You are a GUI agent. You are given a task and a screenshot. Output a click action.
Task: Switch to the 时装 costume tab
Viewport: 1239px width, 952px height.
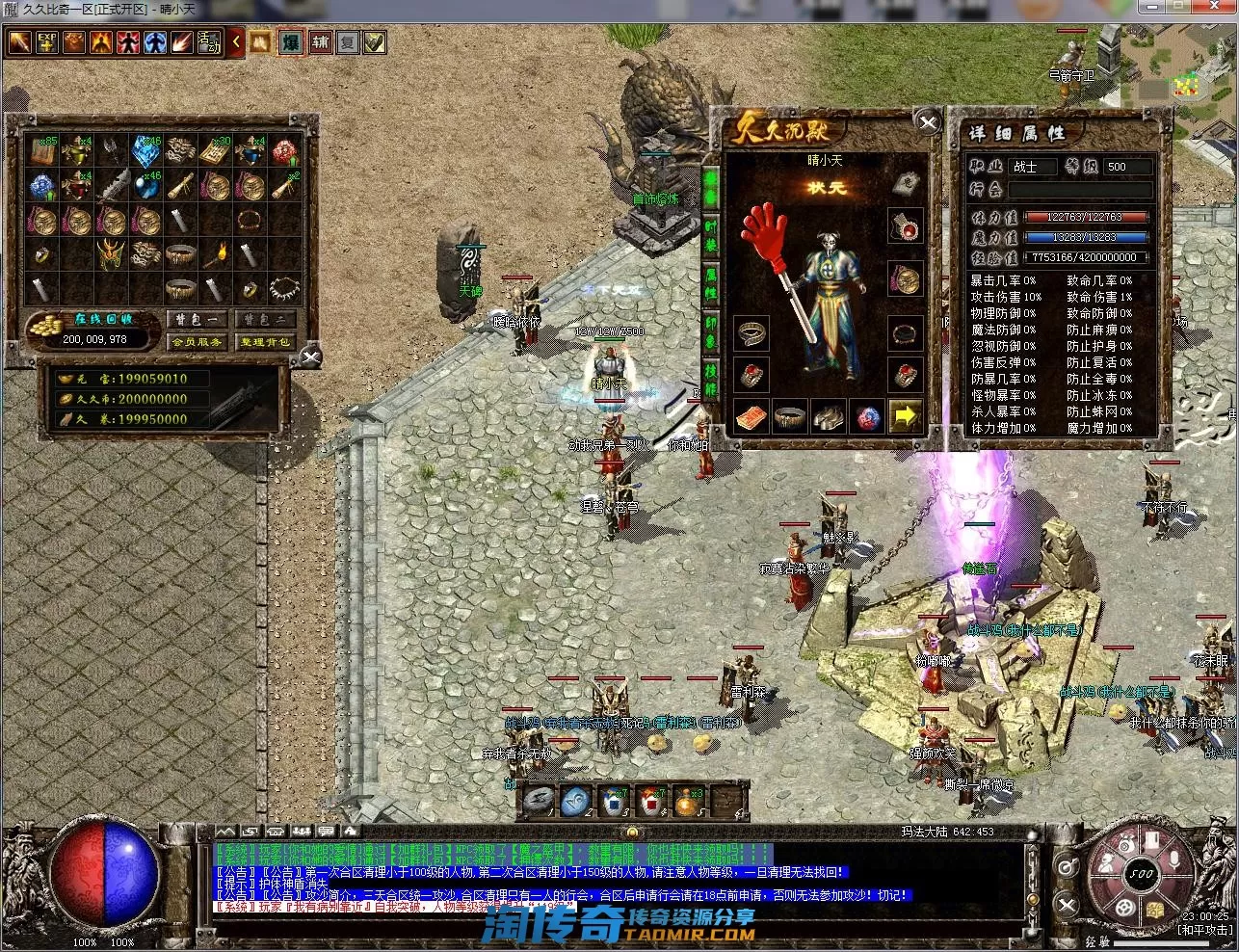[711, 233]
